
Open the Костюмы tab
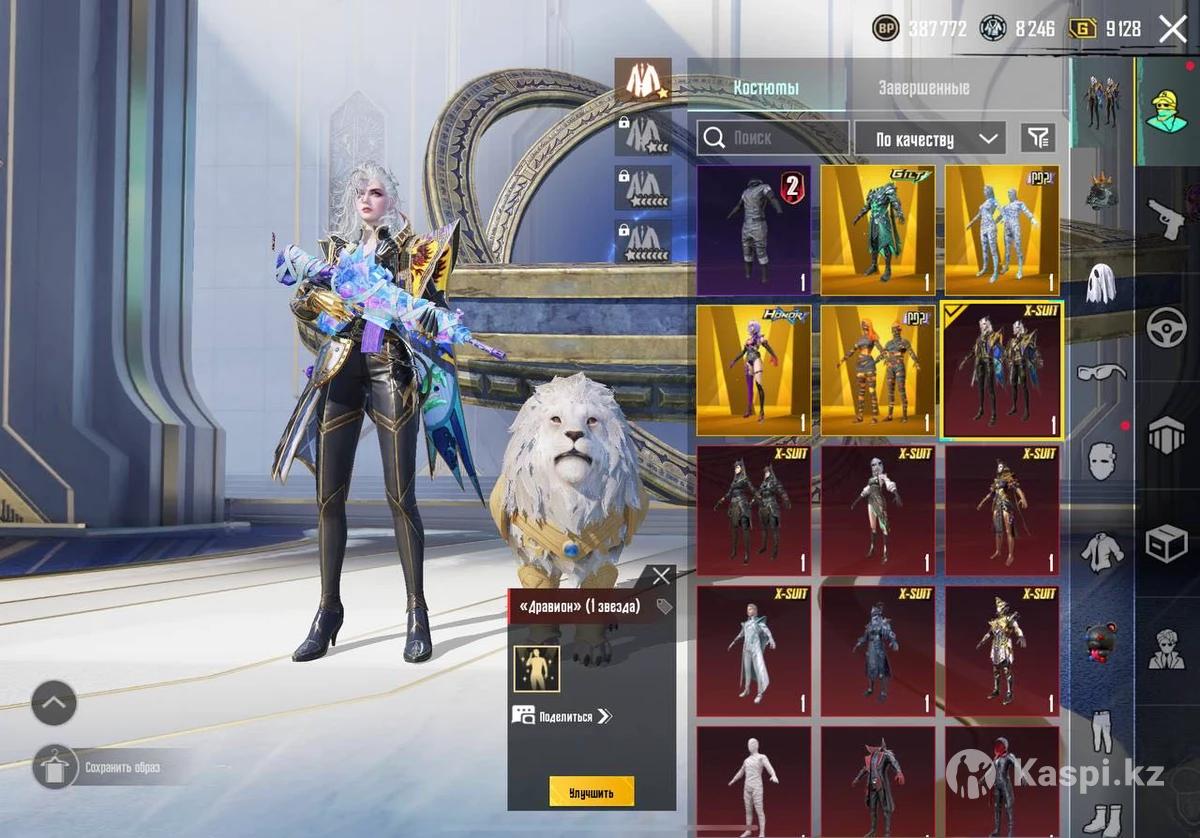(766, 88)
